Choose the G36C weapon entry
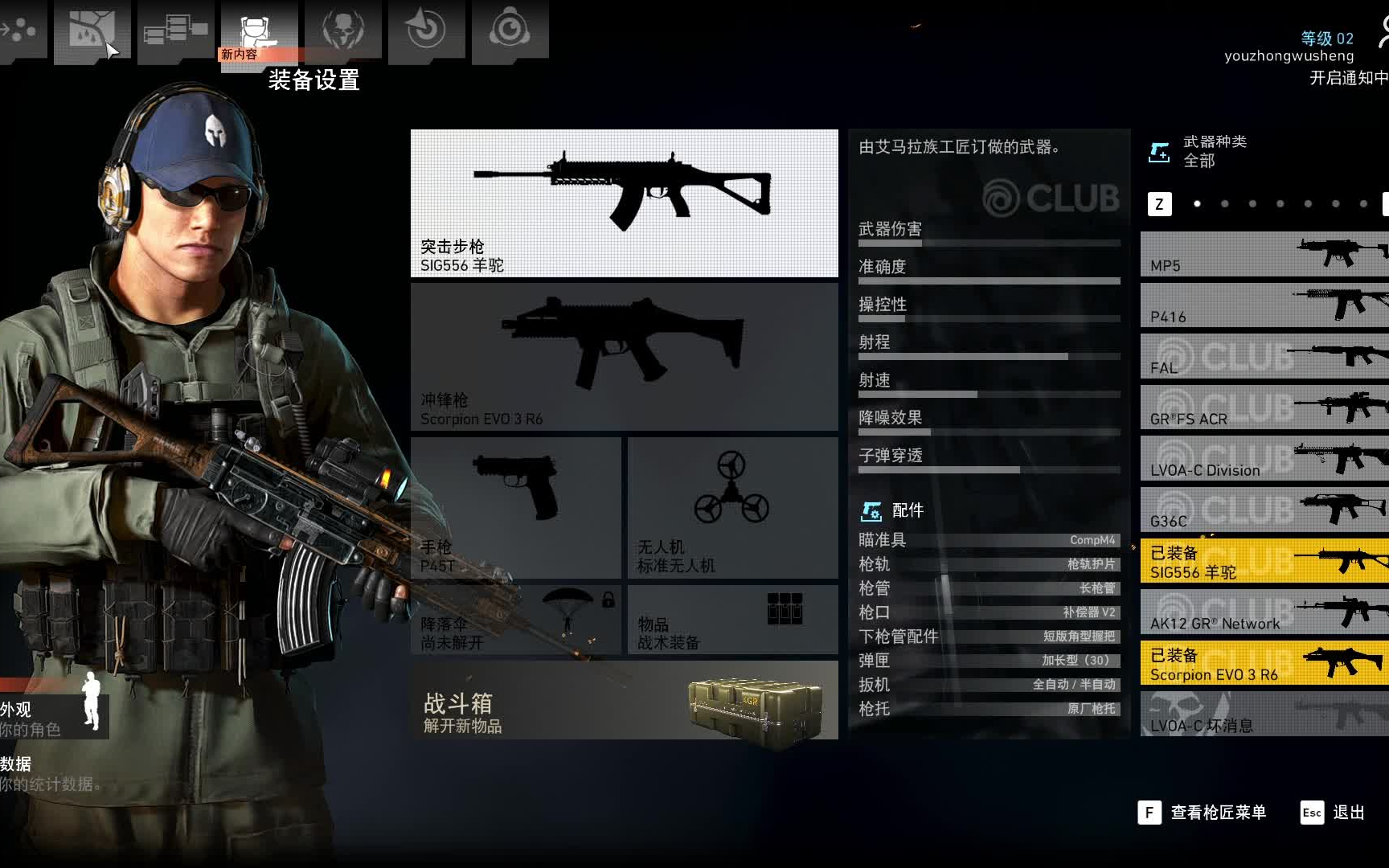The image size is (1389, 868). [x=1264, y=510]
